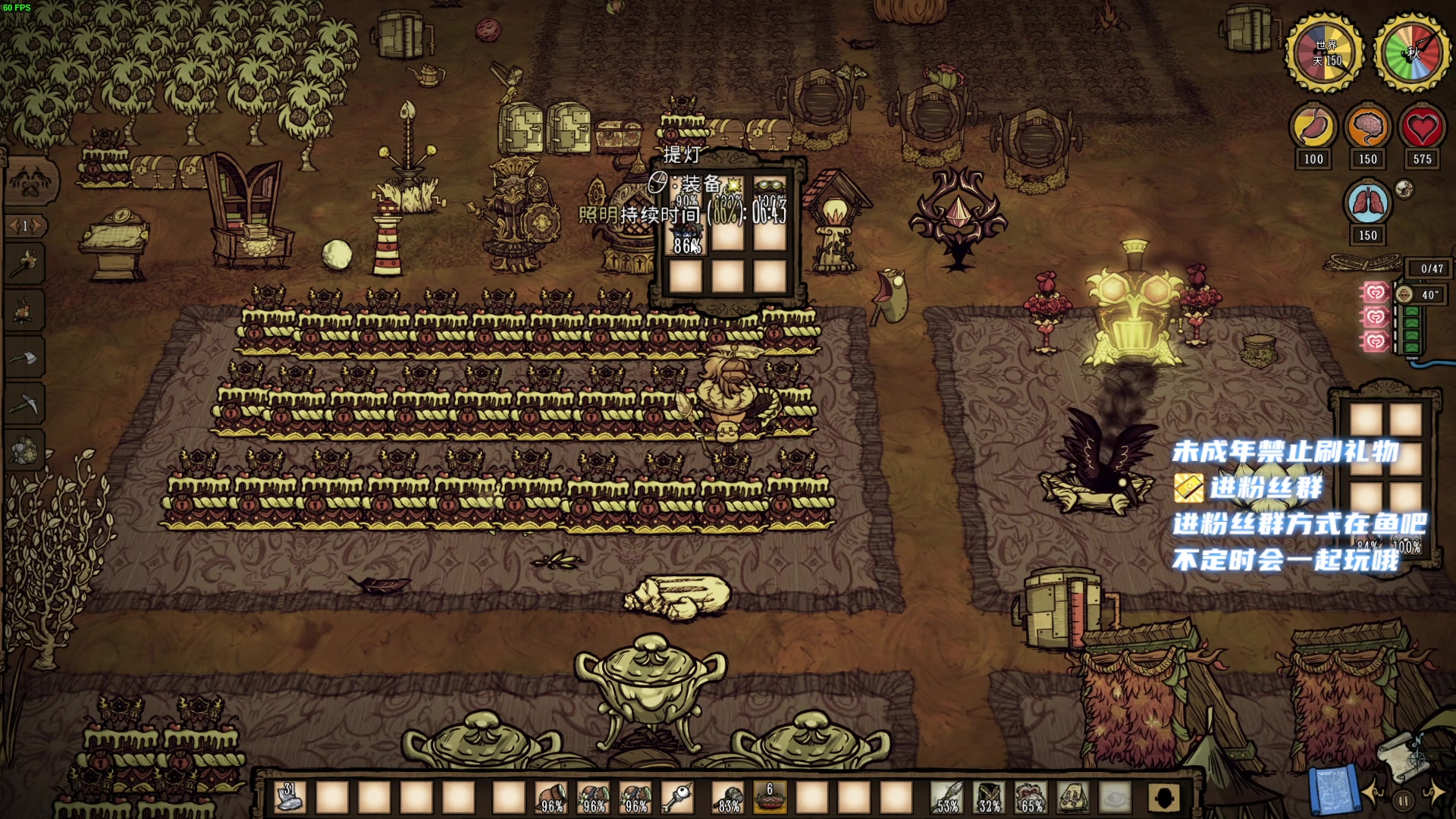Open the blue blueprint scroll
1456x819 pixels.
pyautogui.click(x=1333, y=789)
